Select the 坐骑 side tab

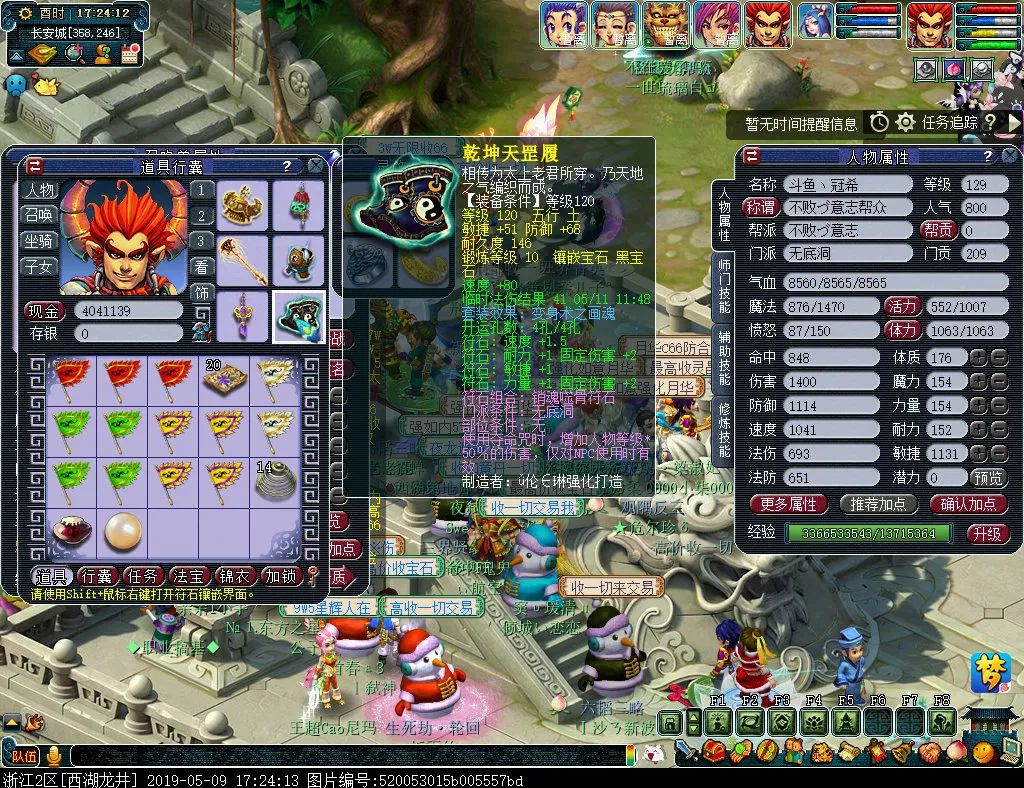(40, 241)
